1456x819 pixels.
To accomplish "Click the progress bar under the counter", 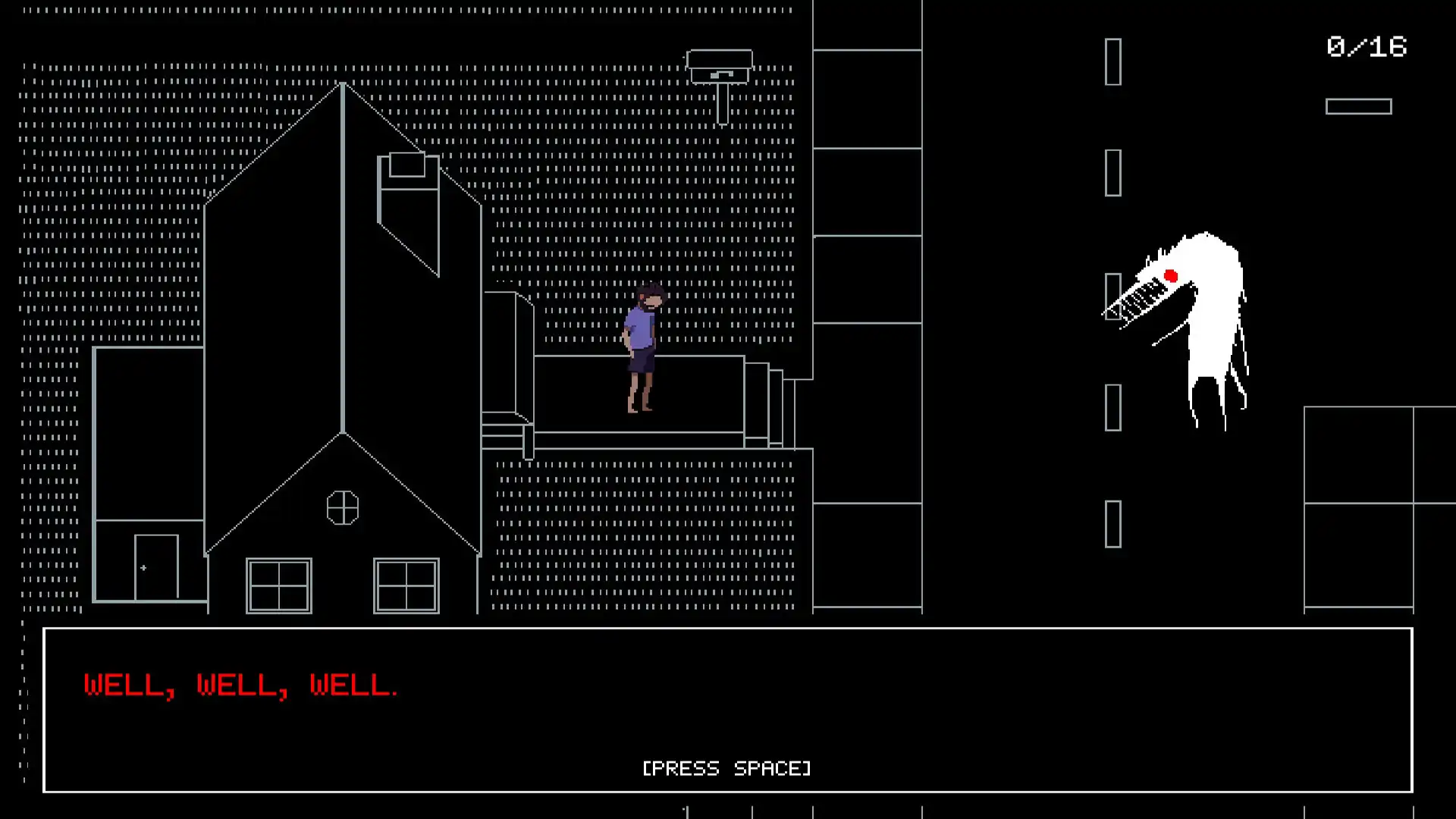I will pos(1358,106).
